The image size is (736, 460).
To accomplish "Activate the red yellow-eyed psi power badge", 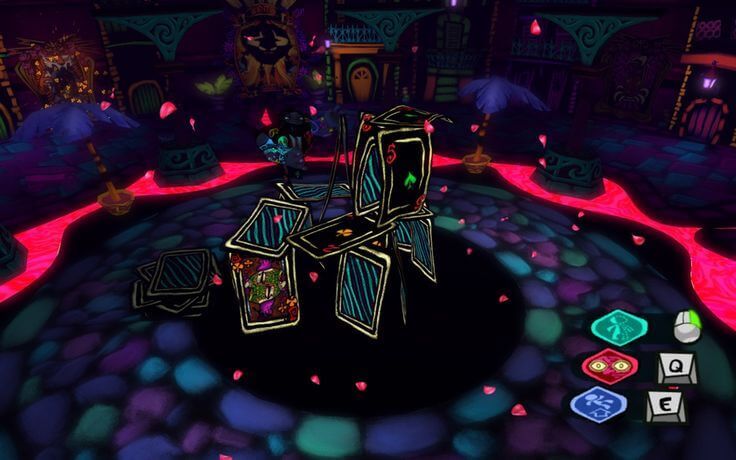I will pos(610,367).
